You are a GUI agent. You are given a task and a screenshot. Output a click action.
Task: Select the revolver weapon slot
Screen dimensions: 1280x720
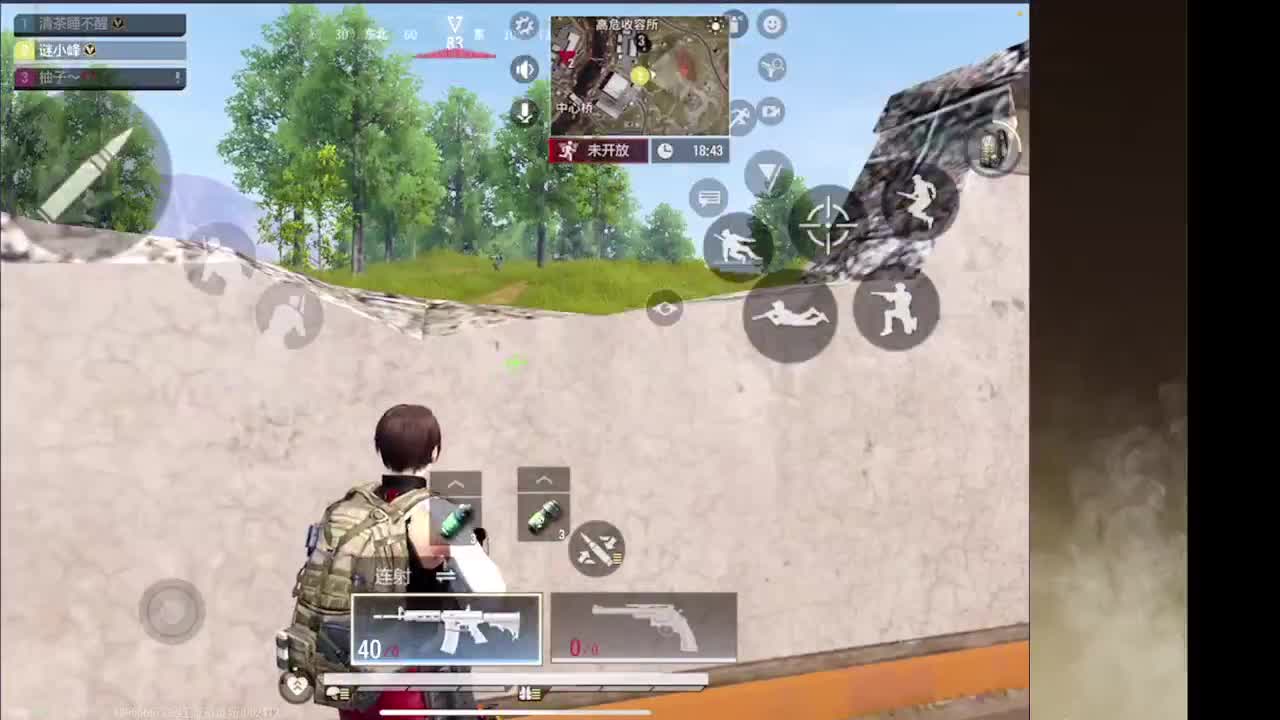(x=643, y=628)
